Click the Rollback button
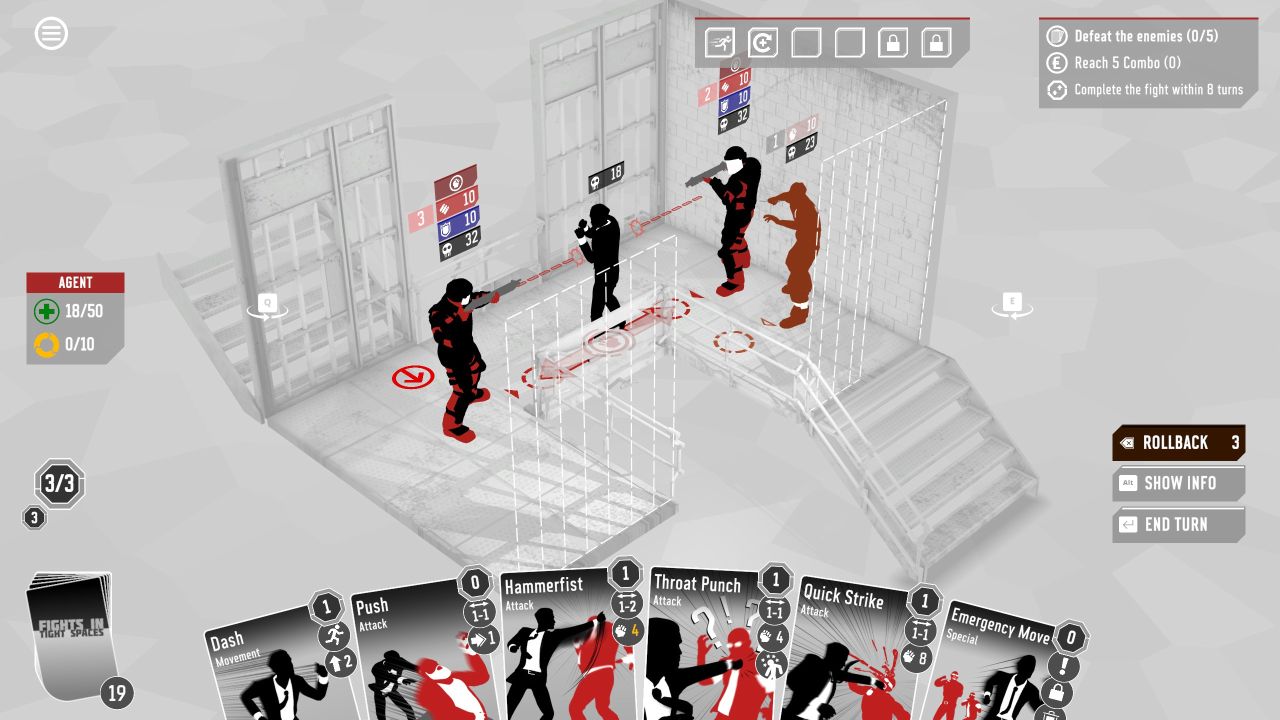 (1178, 442)
